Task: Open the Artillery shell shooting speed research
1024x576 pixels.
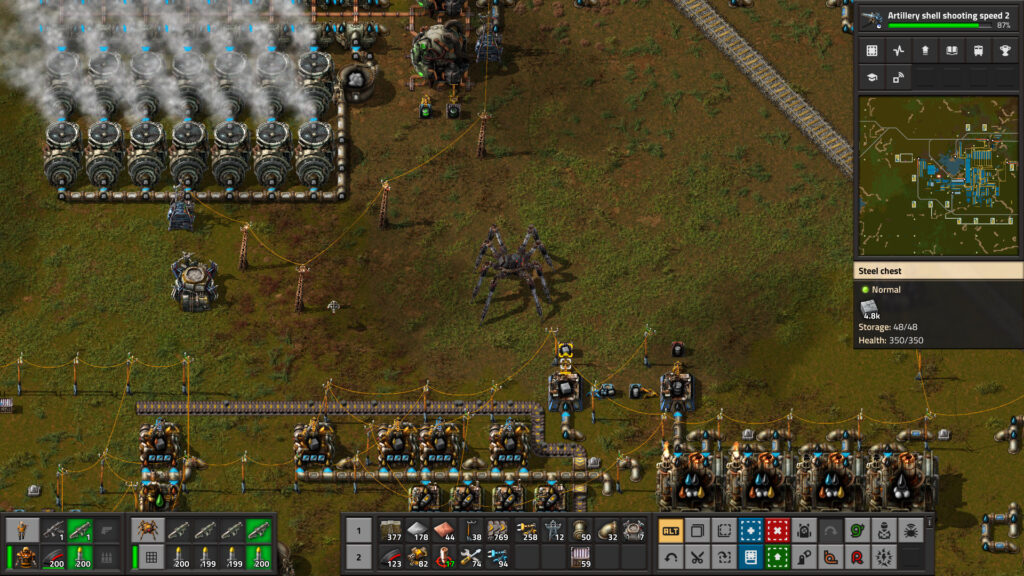Action: click(x=939, y=19)
